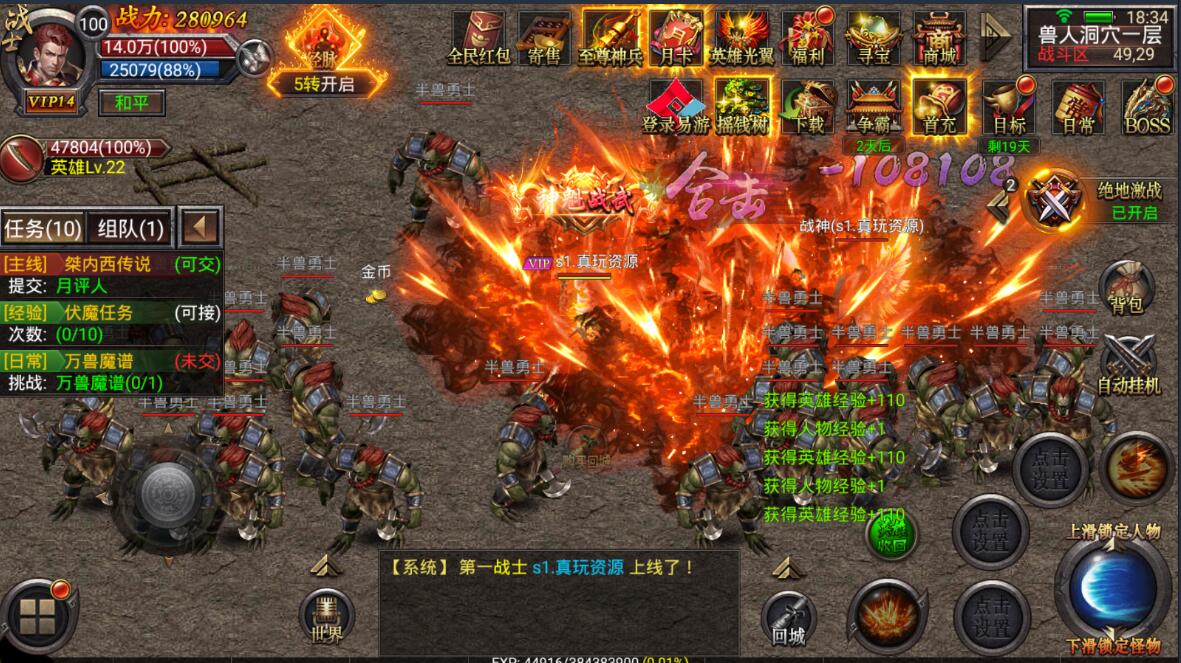Open the 英雄光翼 hero wings icon
Viewport: 1181px width, 663px height.
click(x=741, y=37)
